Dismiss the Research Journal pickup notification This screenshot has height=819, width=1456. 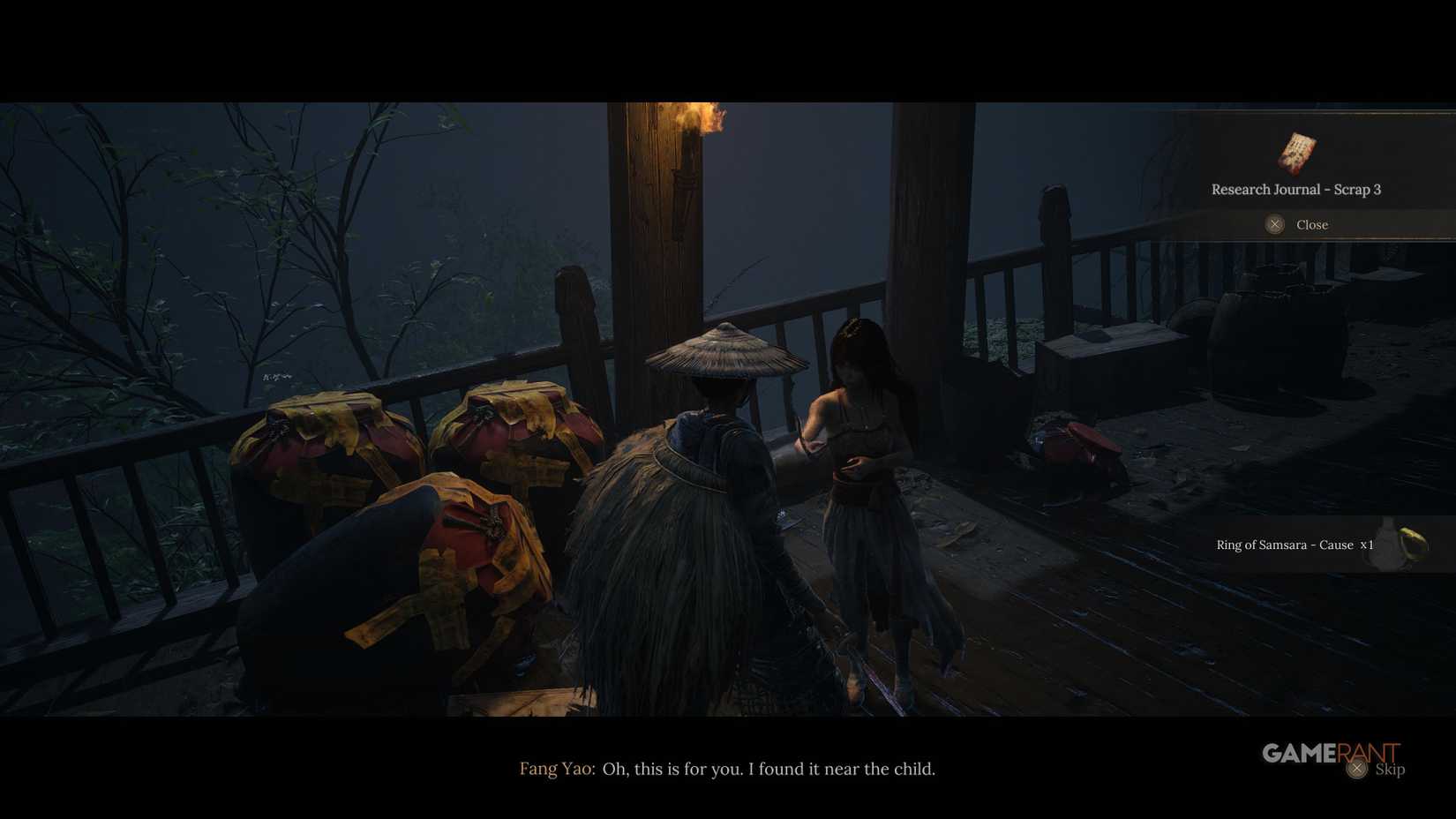click(1274, 224)
